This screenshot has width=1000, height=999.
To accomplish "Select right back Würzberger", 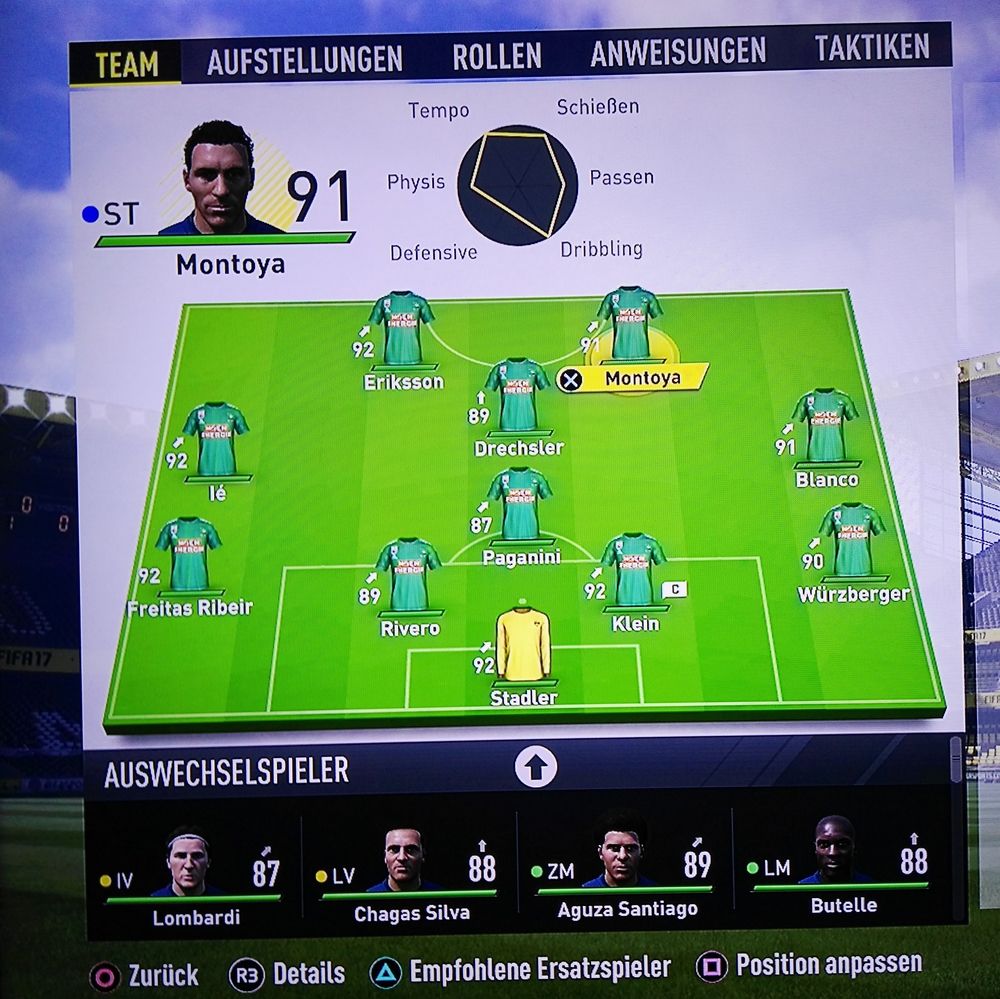I will click(x=852, y=542).
